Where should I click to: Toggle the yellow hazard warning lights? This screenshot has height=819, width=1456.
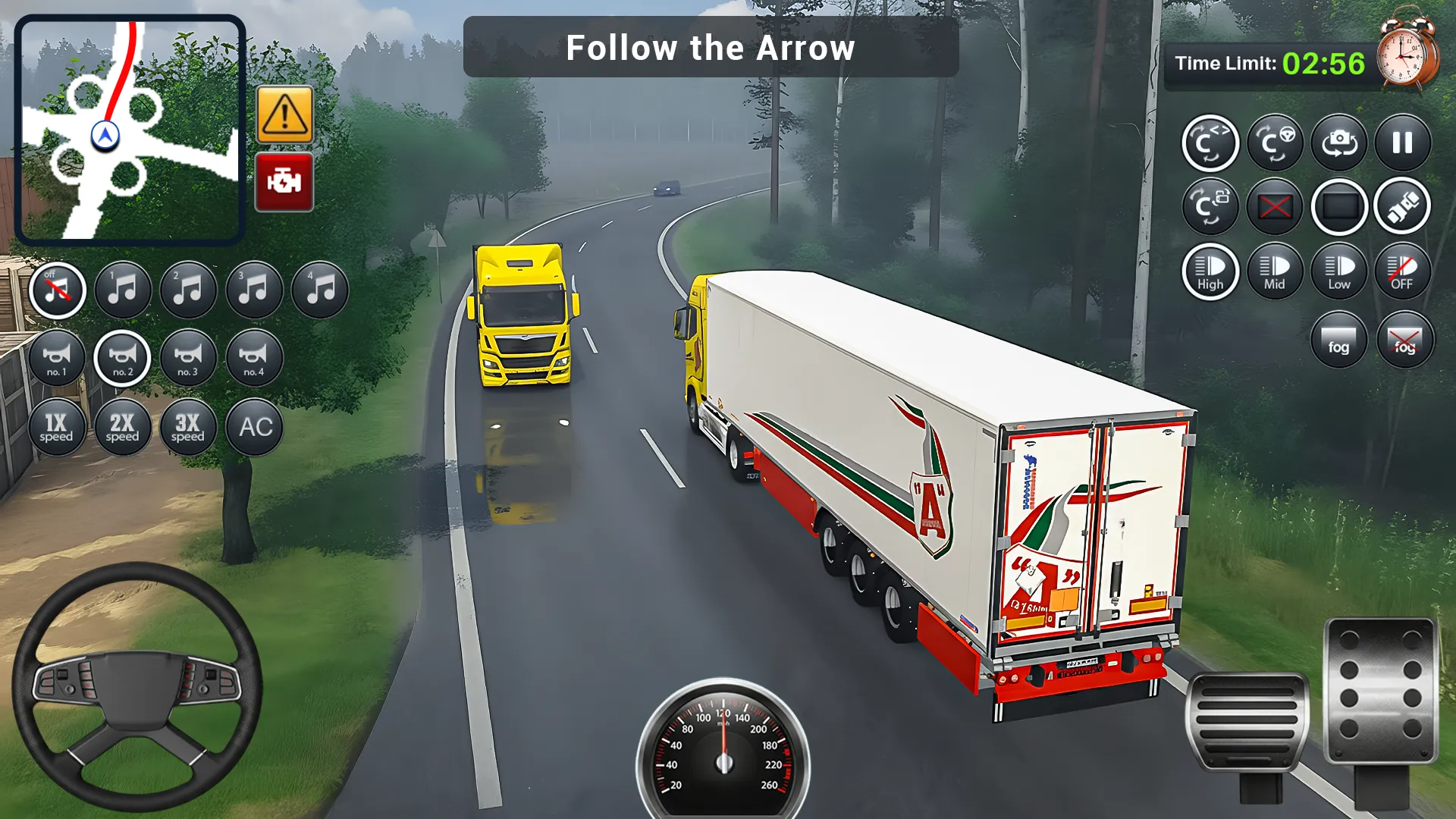pos(284,115)
